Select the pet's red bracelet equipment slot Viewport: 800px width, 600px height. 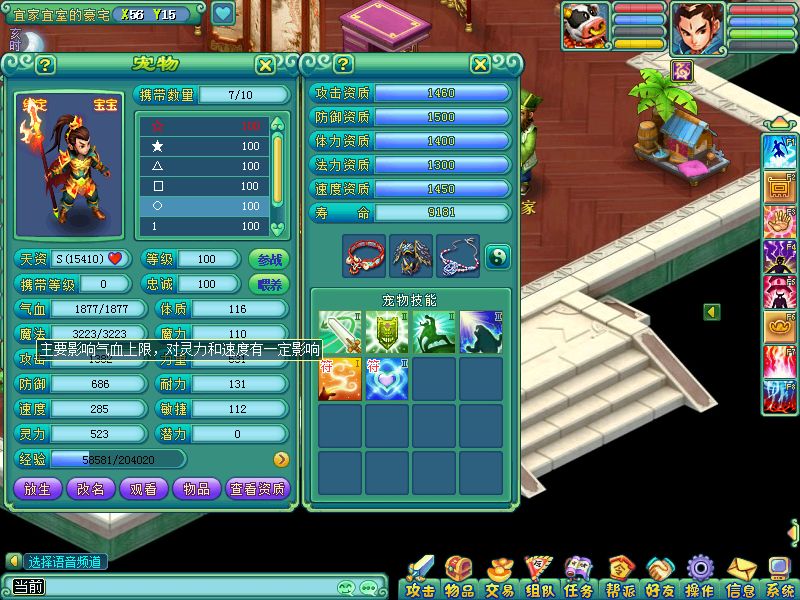pyautogui.click(x=364, y=257)
